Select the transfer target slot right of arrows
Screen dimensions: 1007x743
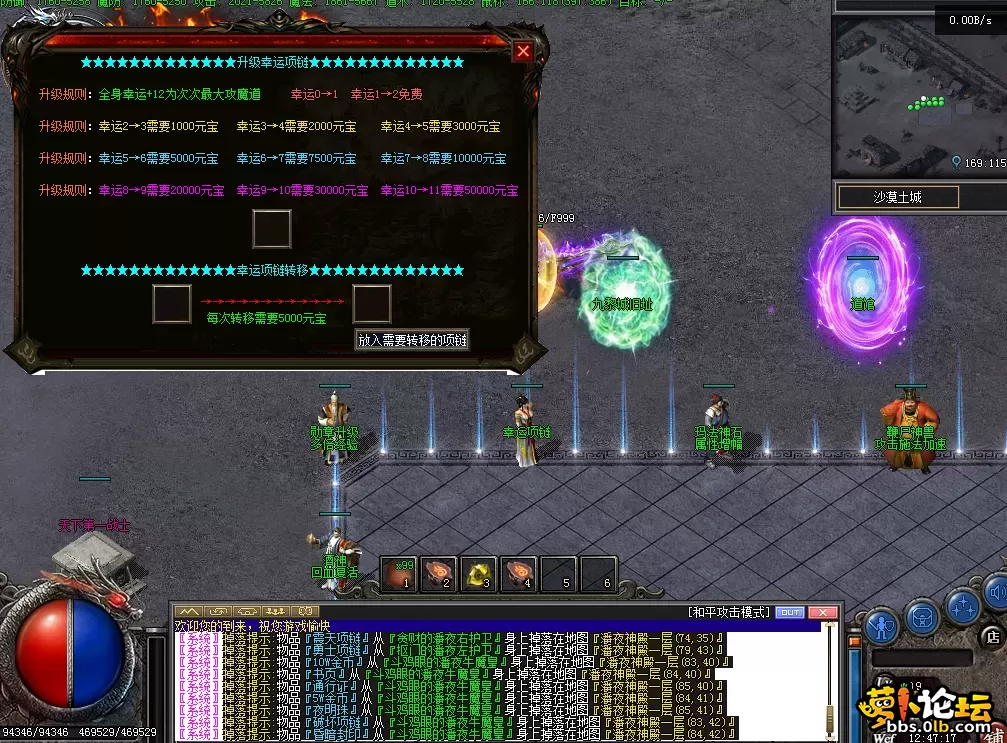pyautogui.click(x=372, y=304)
